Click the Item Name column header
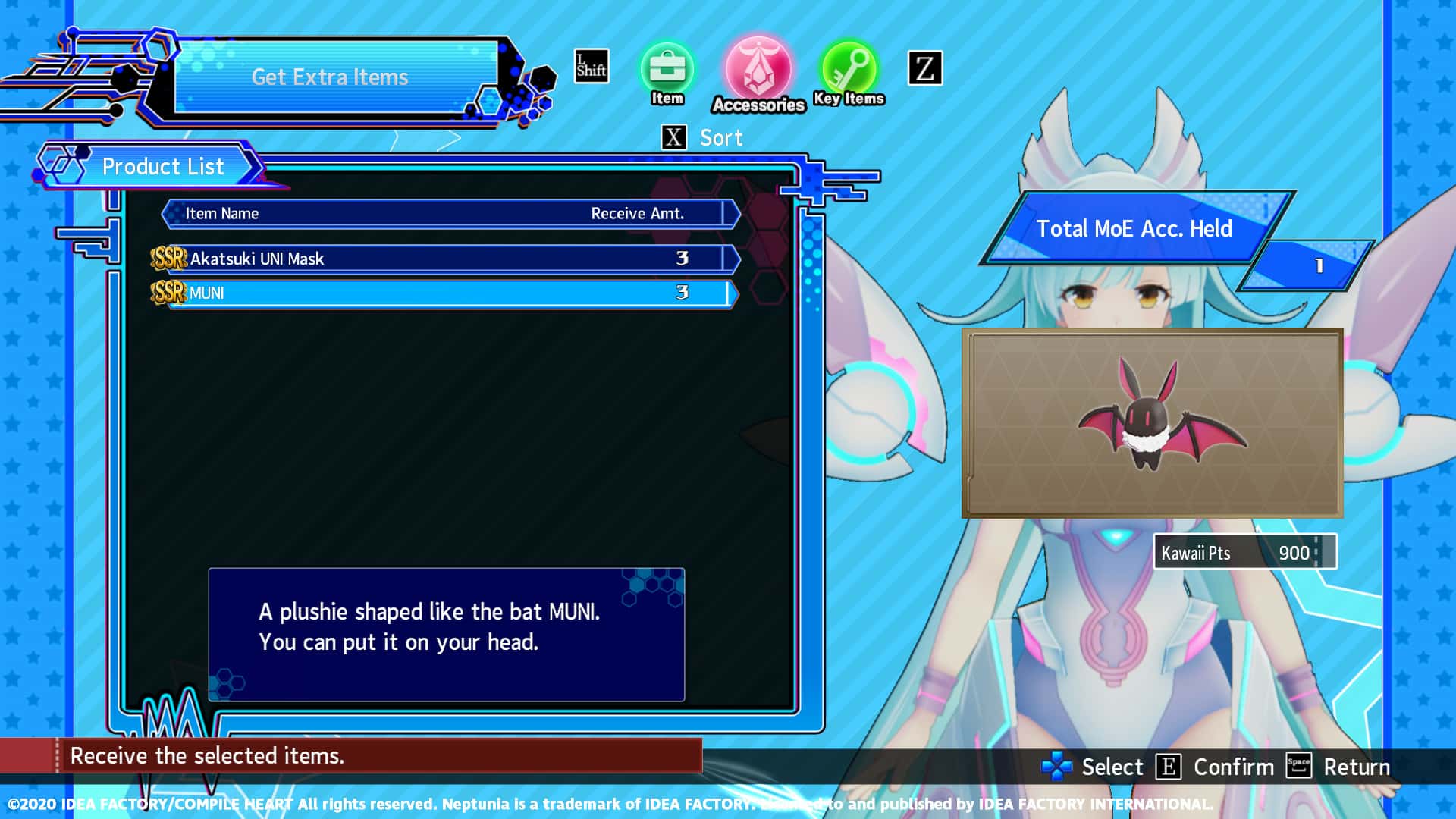 pyautogui.click(x=221, y=213)
